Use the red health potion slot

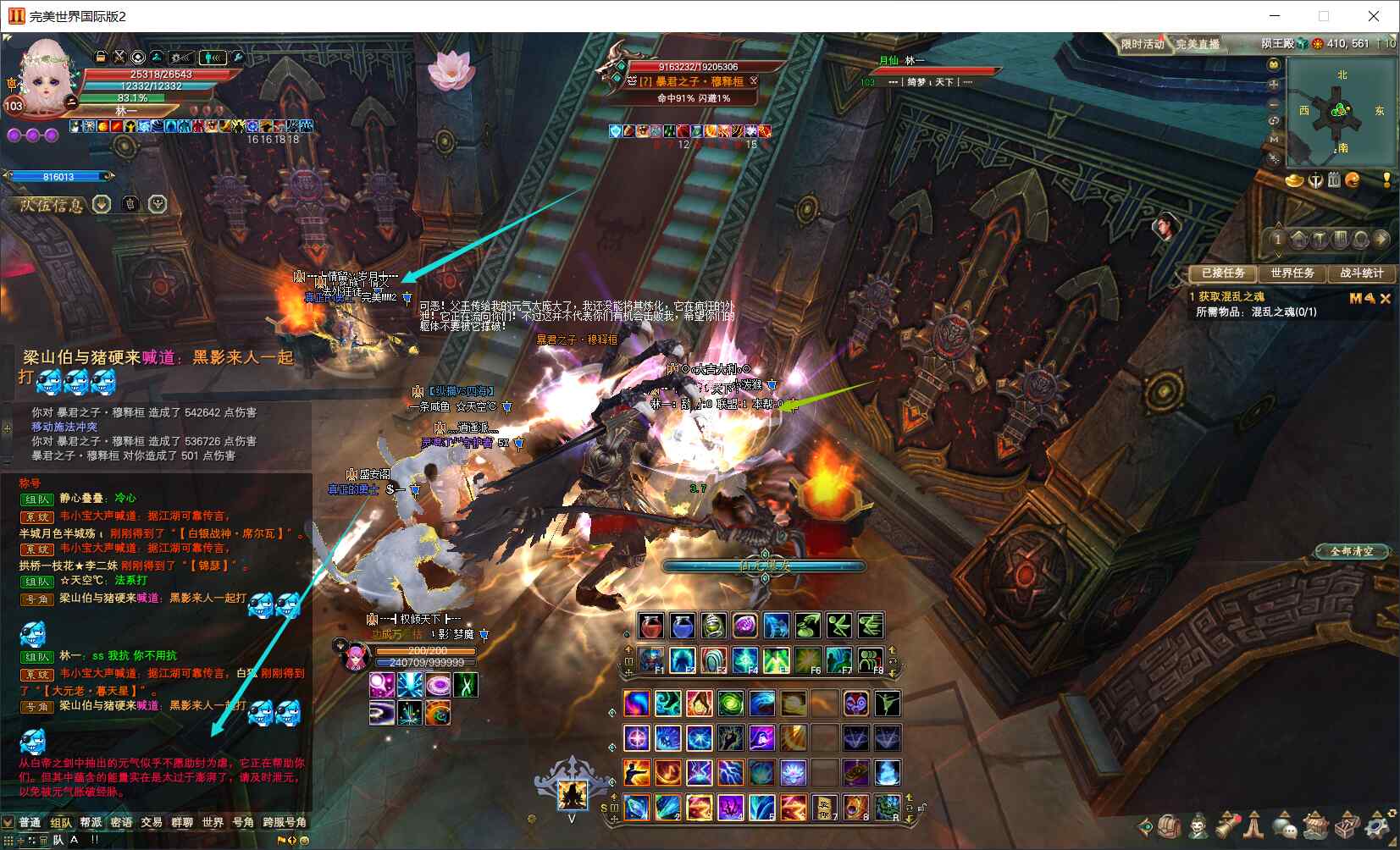click(x=651, y=626)
